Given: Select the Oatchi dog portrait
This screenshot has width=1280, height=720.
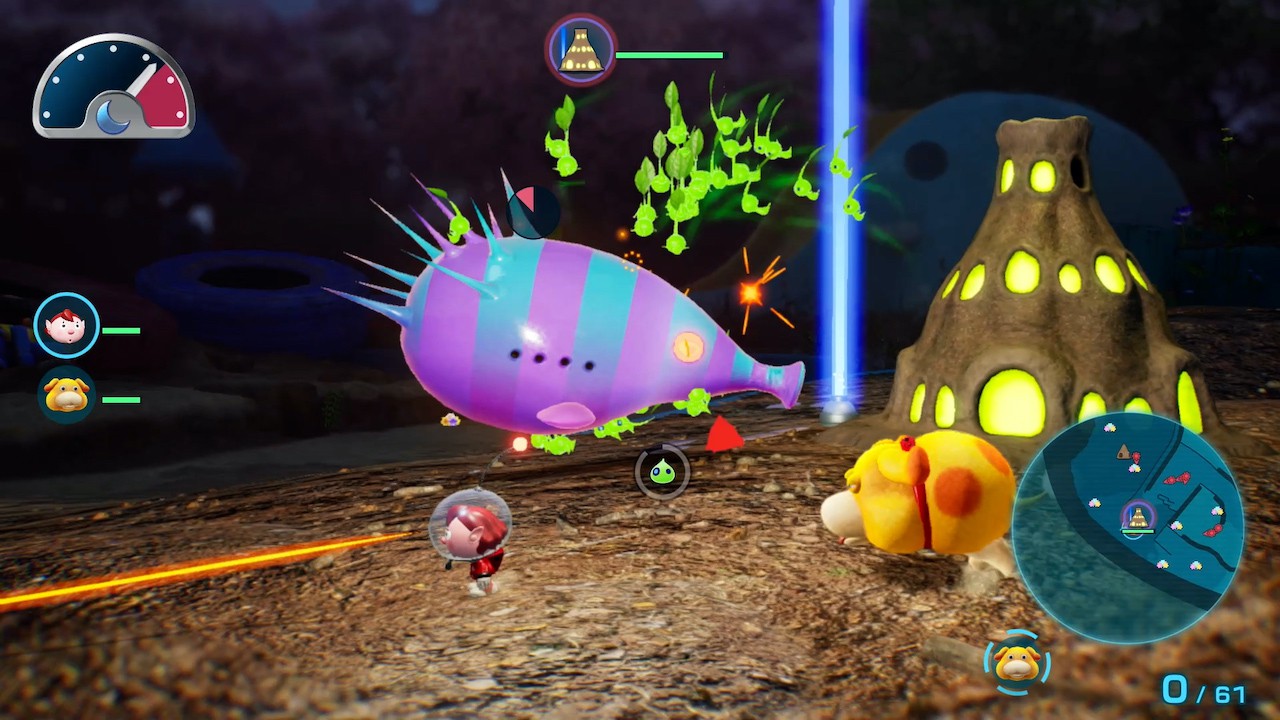Looking at the screenshot, I should [x=67, y=396].
